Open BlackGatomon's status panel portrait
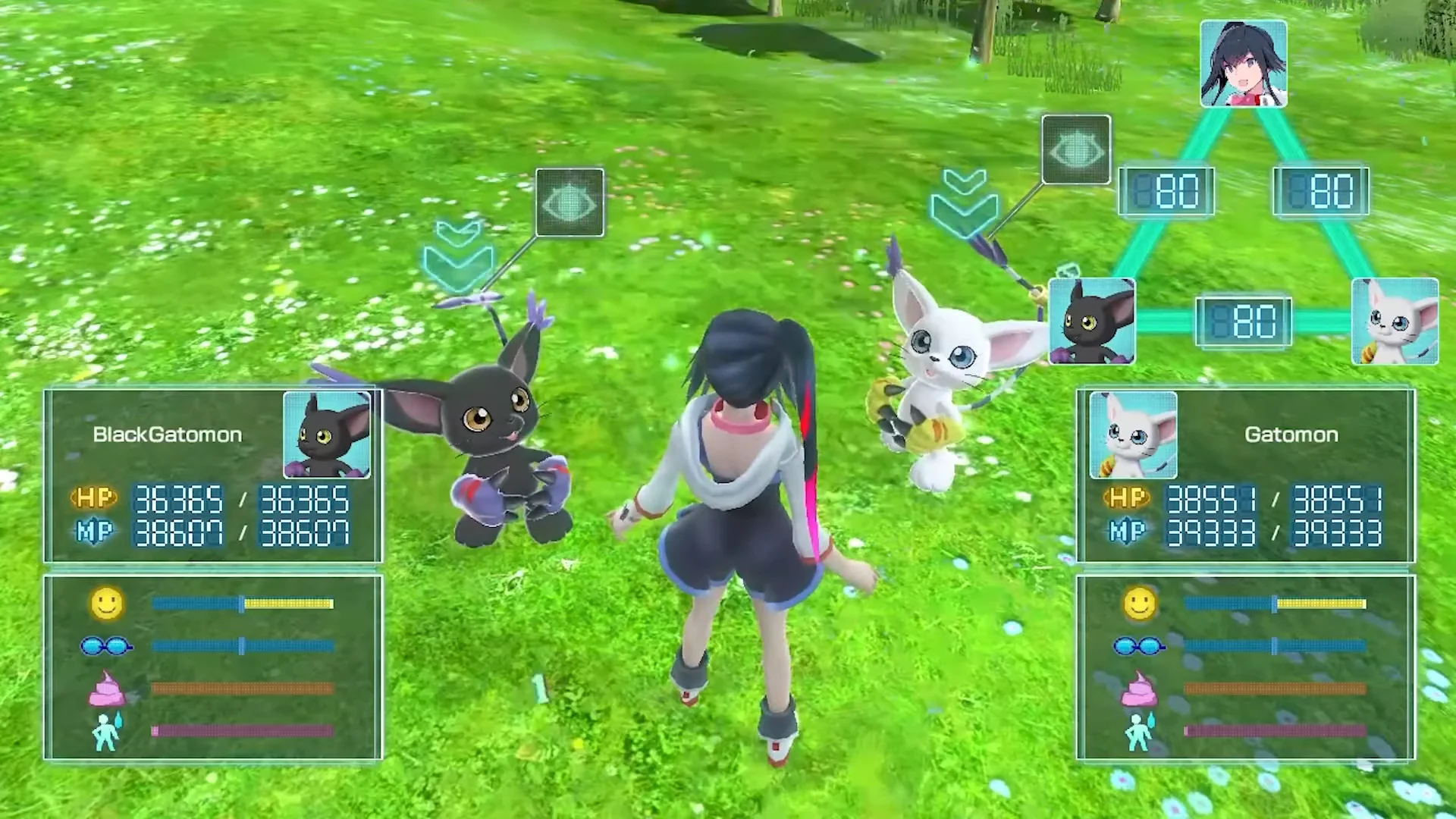This screenshot has height=819, width=1456. coord(327,435)
